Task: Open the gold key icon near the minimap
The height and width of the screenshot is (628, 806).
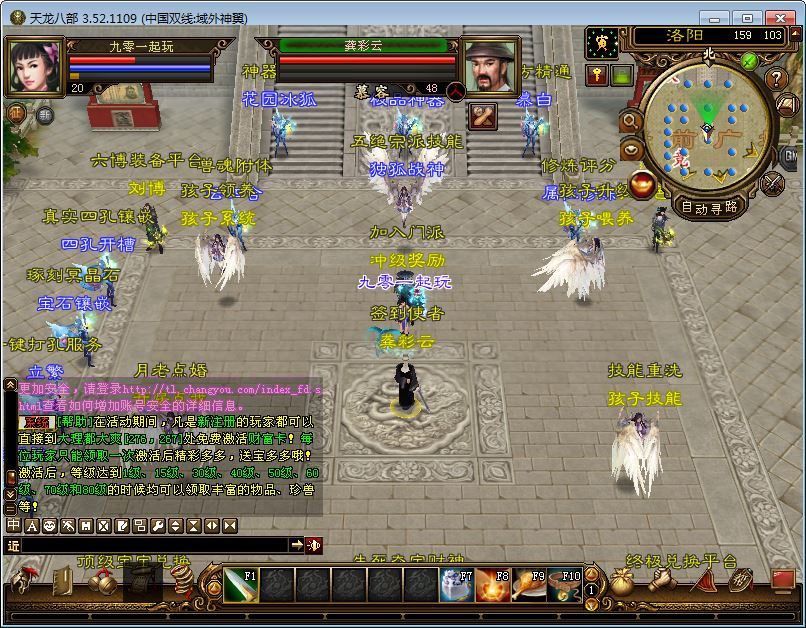Action: (x=597, y=76)
